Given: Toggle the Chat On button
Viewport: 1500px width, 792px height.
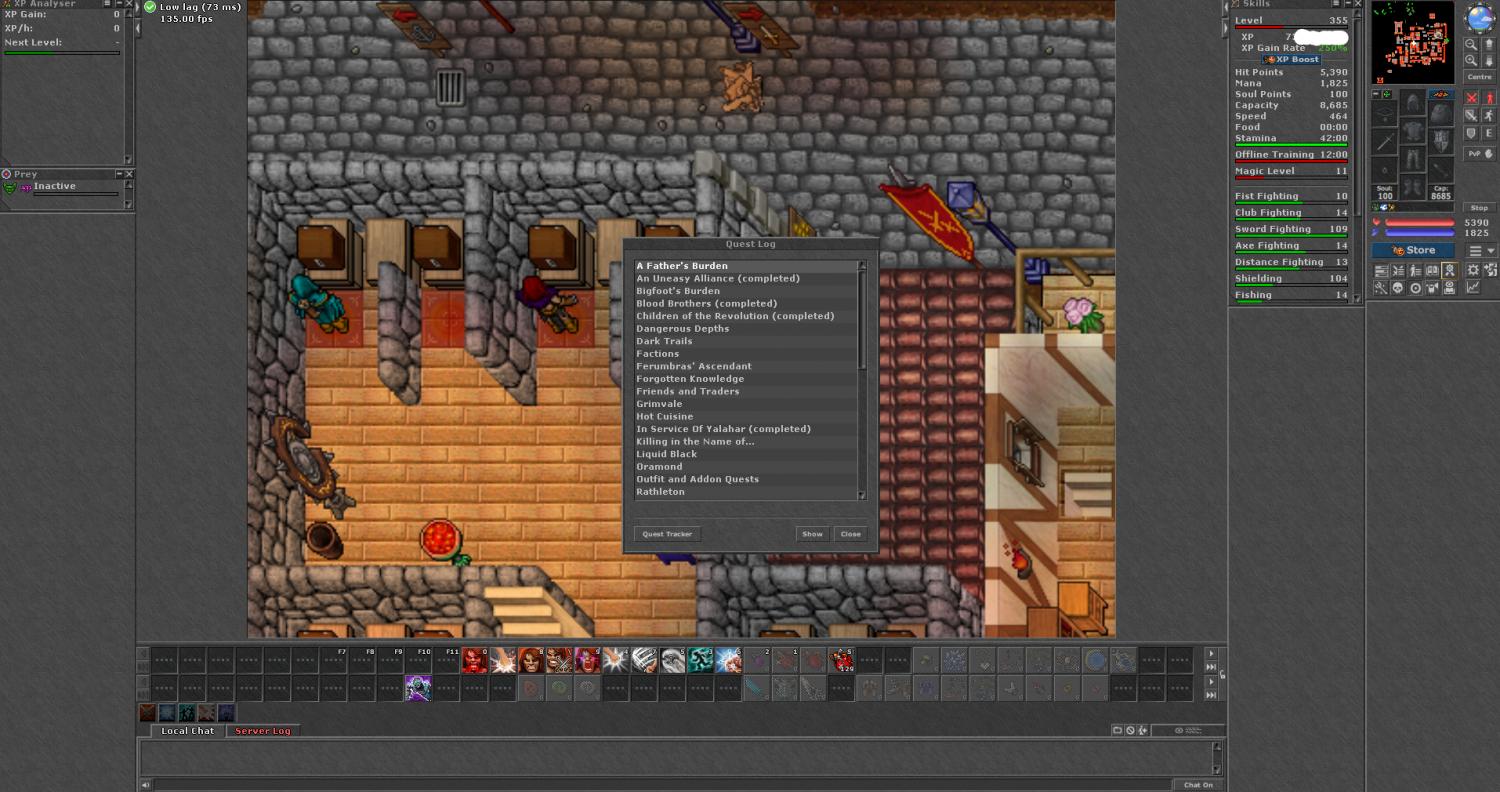Looking at the screenshot, I should [1198, 785].
